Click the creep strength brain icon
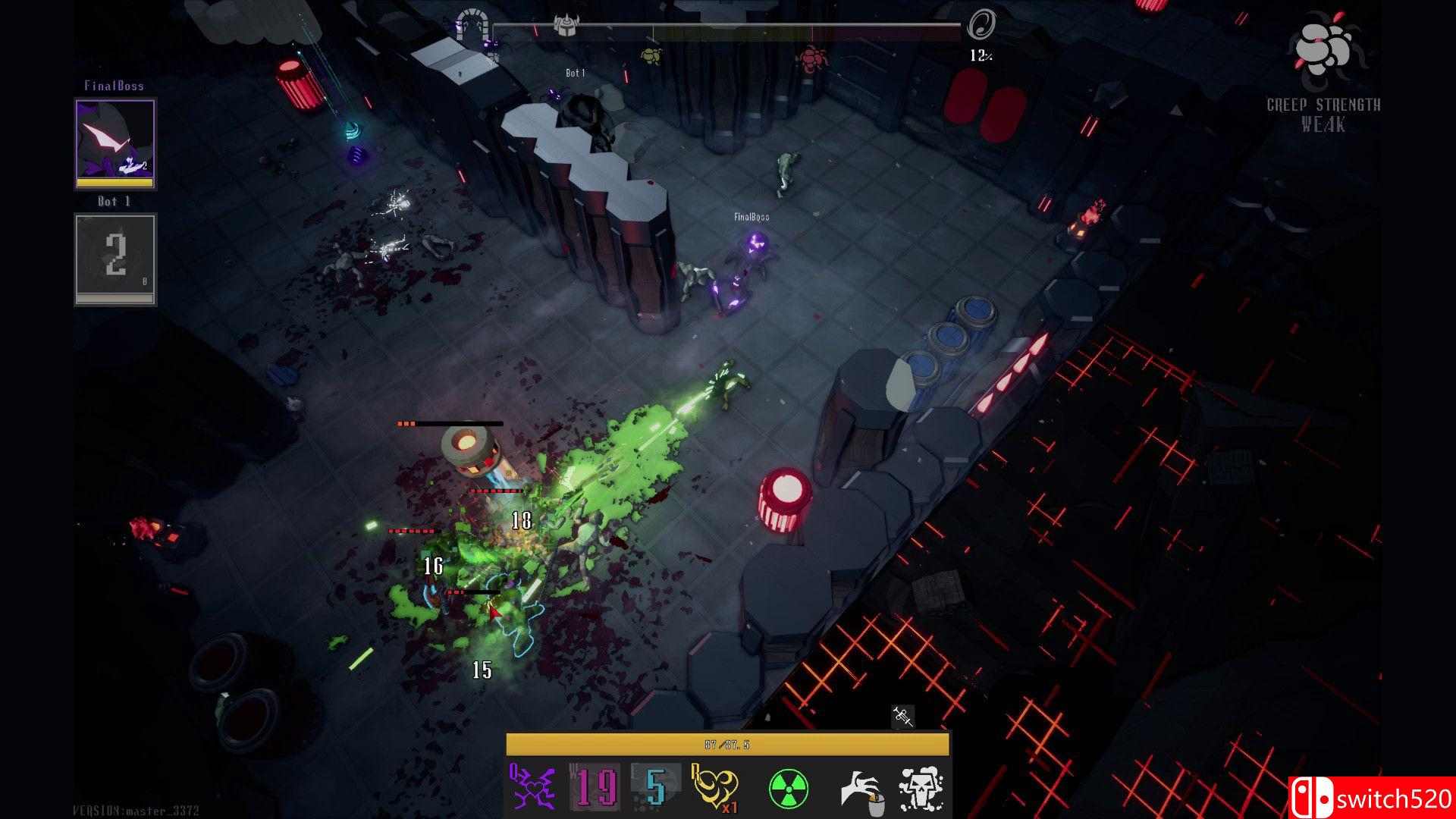This screenshot has width=1456, height=819. click(1323, 47)
